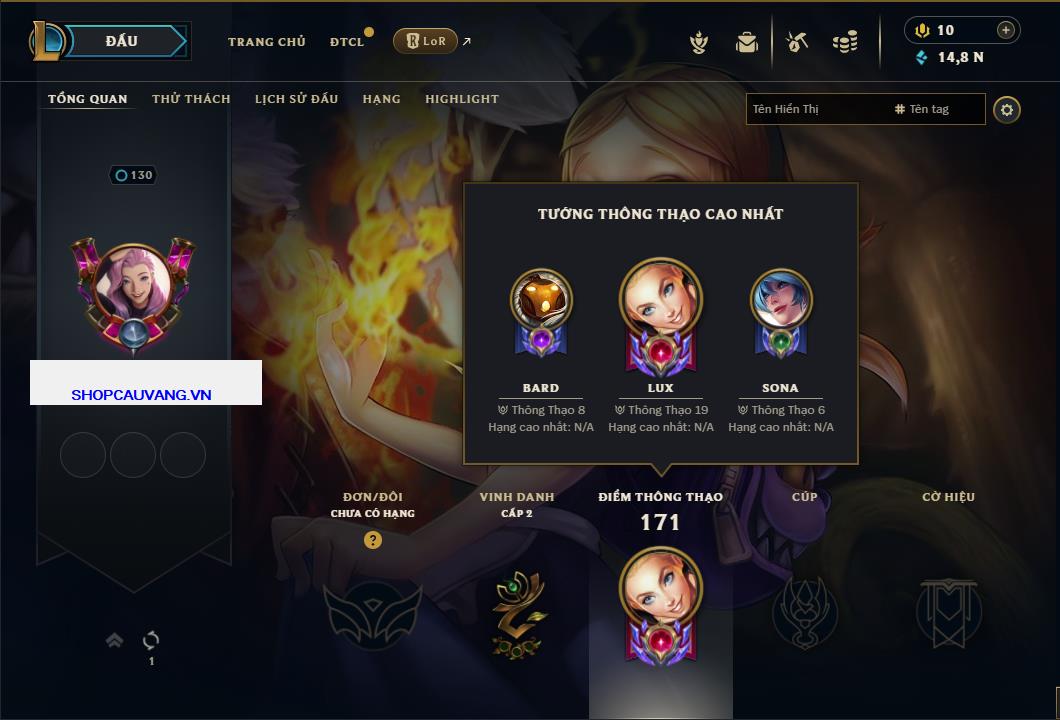Click the ĐƠN/ĐÔI question mark help icon
Viewport: 1060px width, 720px height.
point(373,540)
